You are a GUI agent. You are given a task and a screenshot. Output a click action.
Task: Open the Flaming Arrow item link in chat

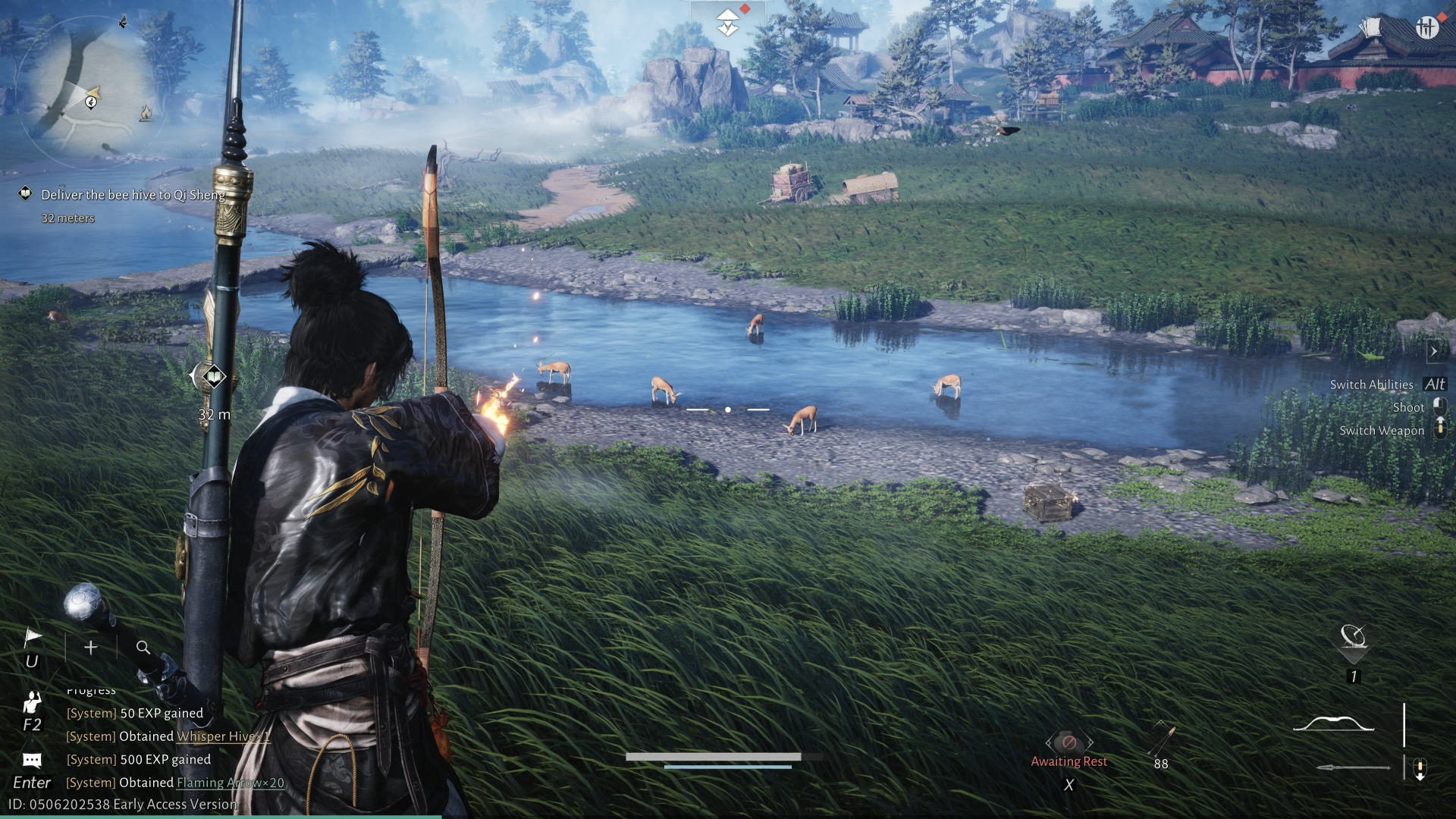[x=231, y=783]
